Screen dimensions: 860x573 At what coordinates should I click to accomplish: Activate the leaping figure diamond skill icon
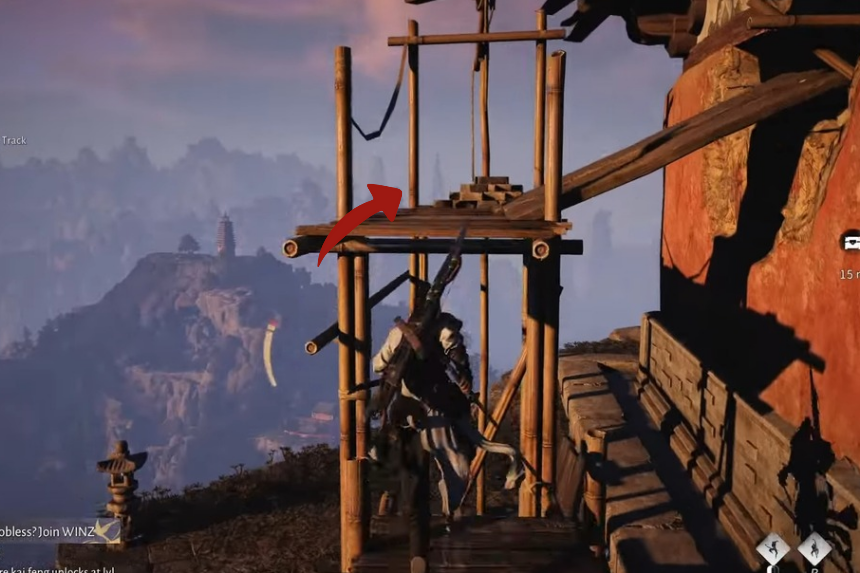pos(771,548)
